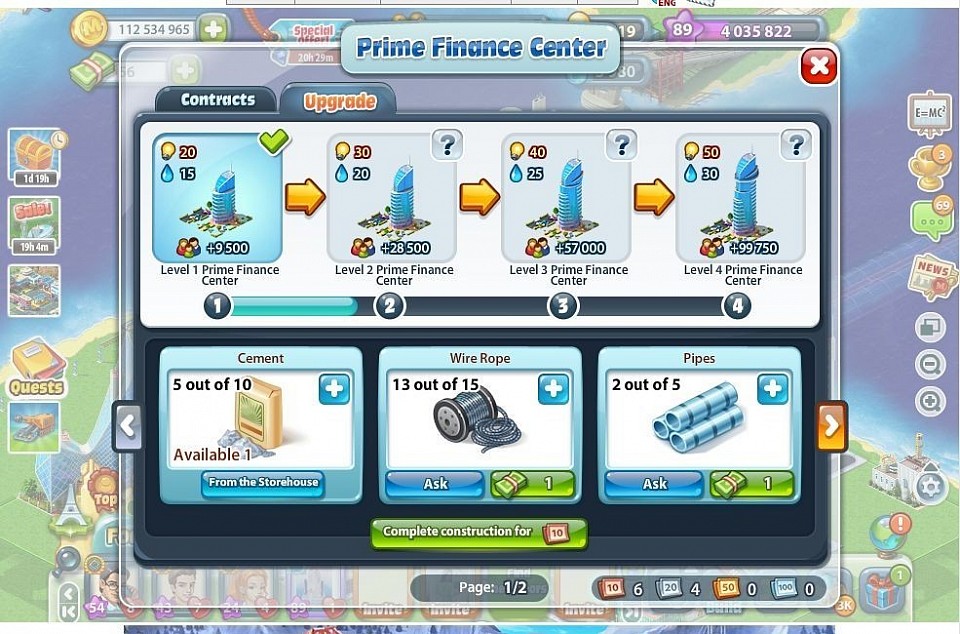
Task: Complete construction for 10 banknotes
Action: point(478,533)
